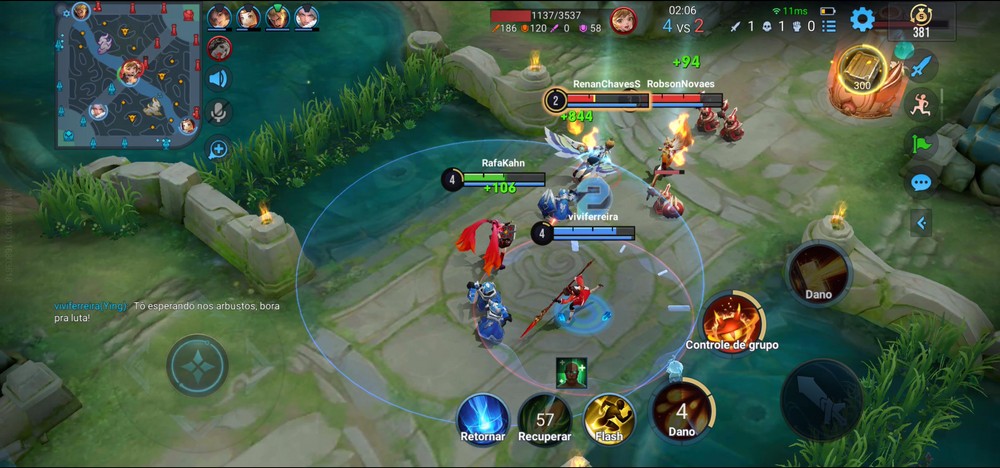This screenshot has height=468, width=1000.
Task: Use the Recuperar heal ability
Action: pos(545,418)
